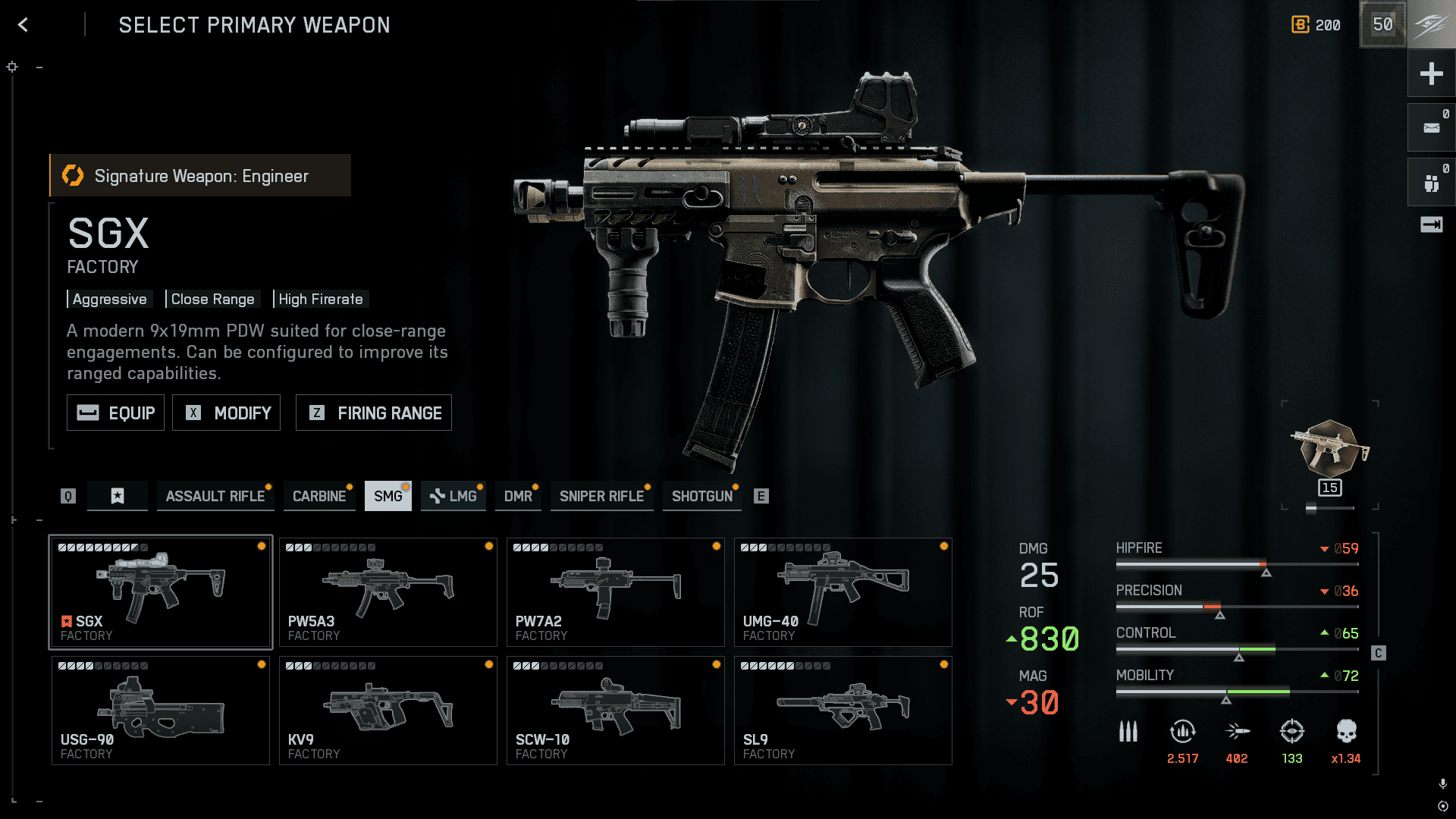This screenshot has width=1456, height=819.
Task: Select the SMG category tab
Action: pos(388,496)
